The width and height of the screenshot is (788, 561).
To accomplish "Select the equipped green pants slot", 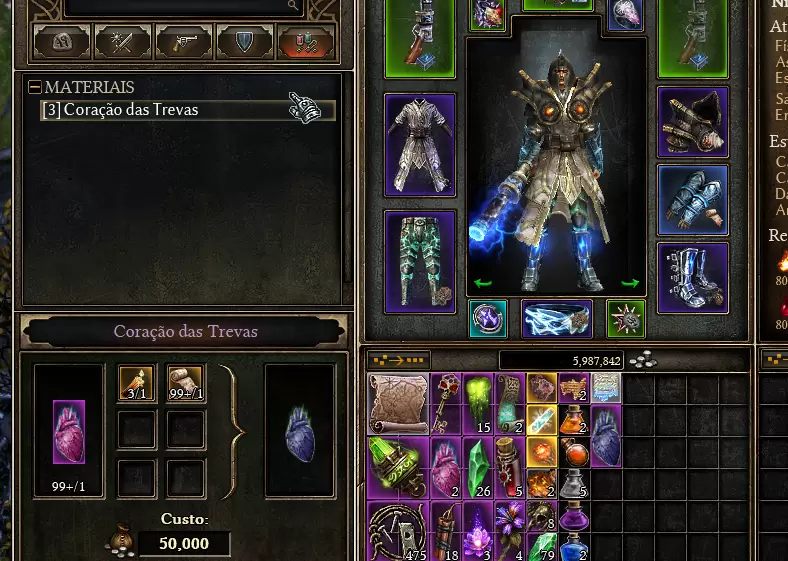I will pos(420,262).
